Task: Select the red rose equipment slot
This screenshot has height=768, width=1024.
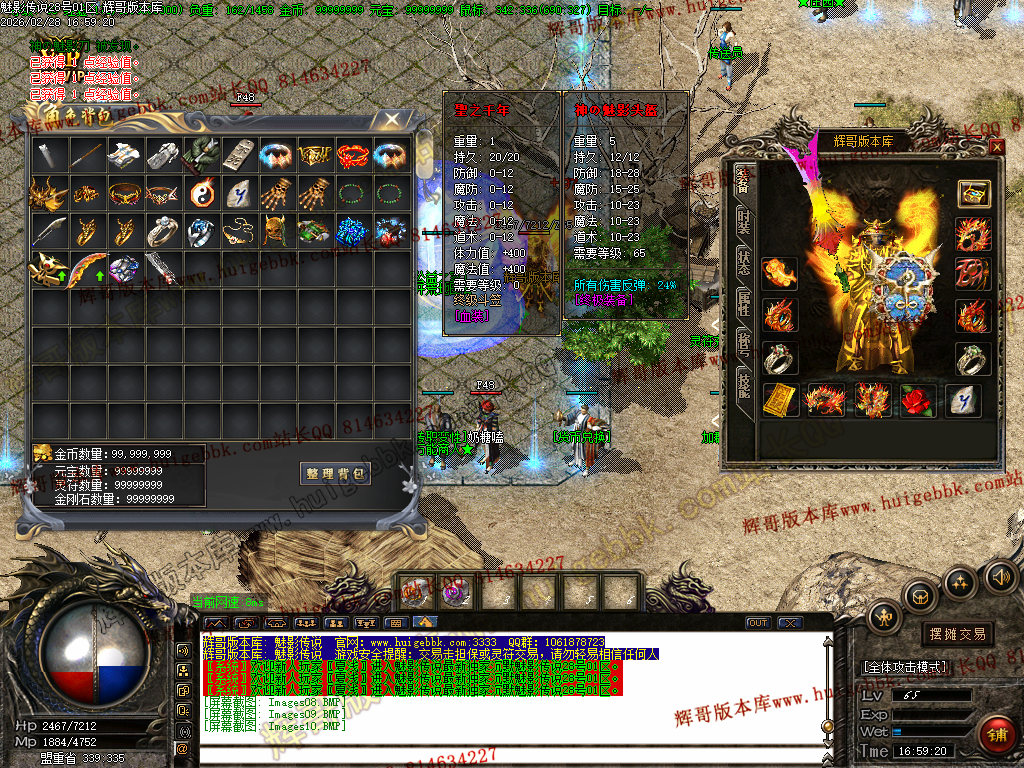Action: pyautogui.click(x=918, y=400)
